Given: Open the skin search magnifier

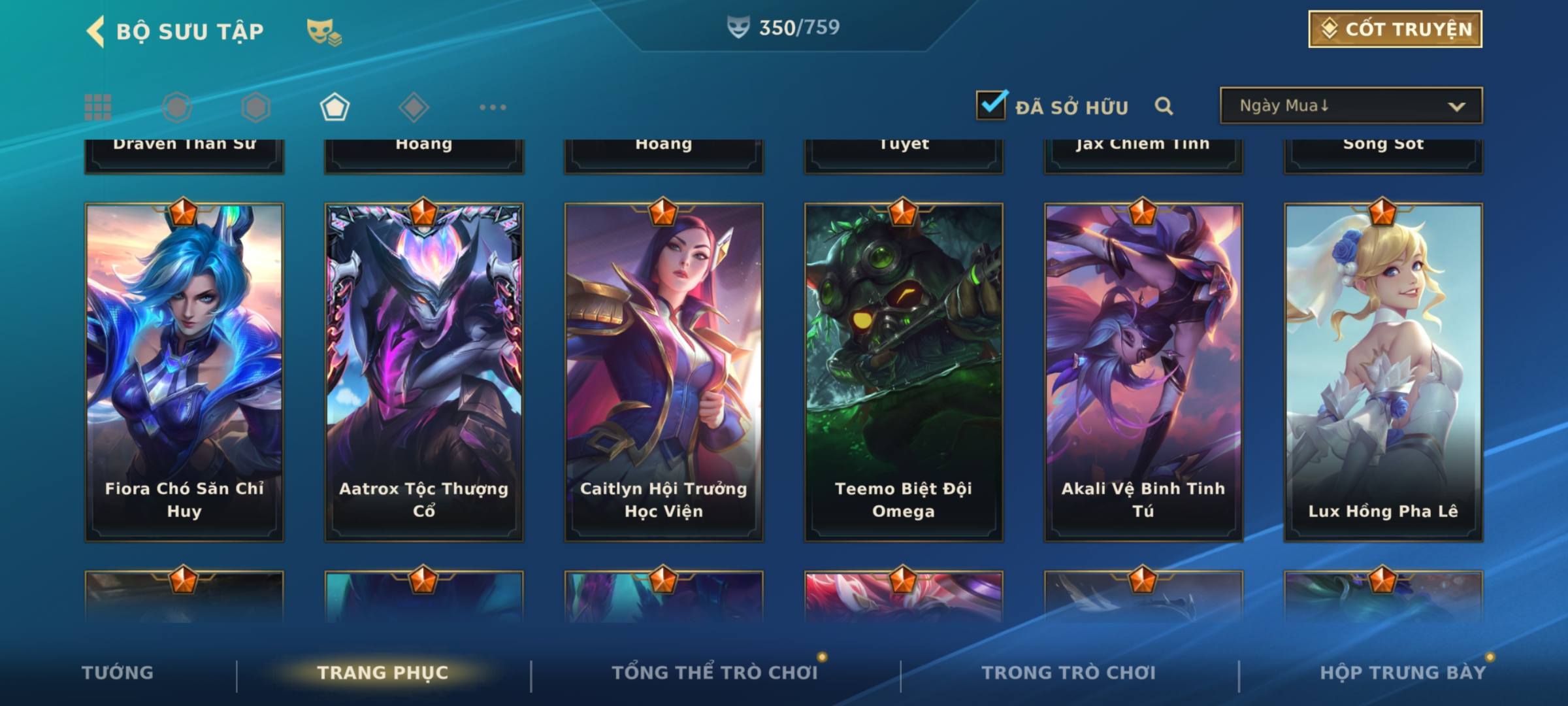Looking at the screenshot, I should (1164, 106).
